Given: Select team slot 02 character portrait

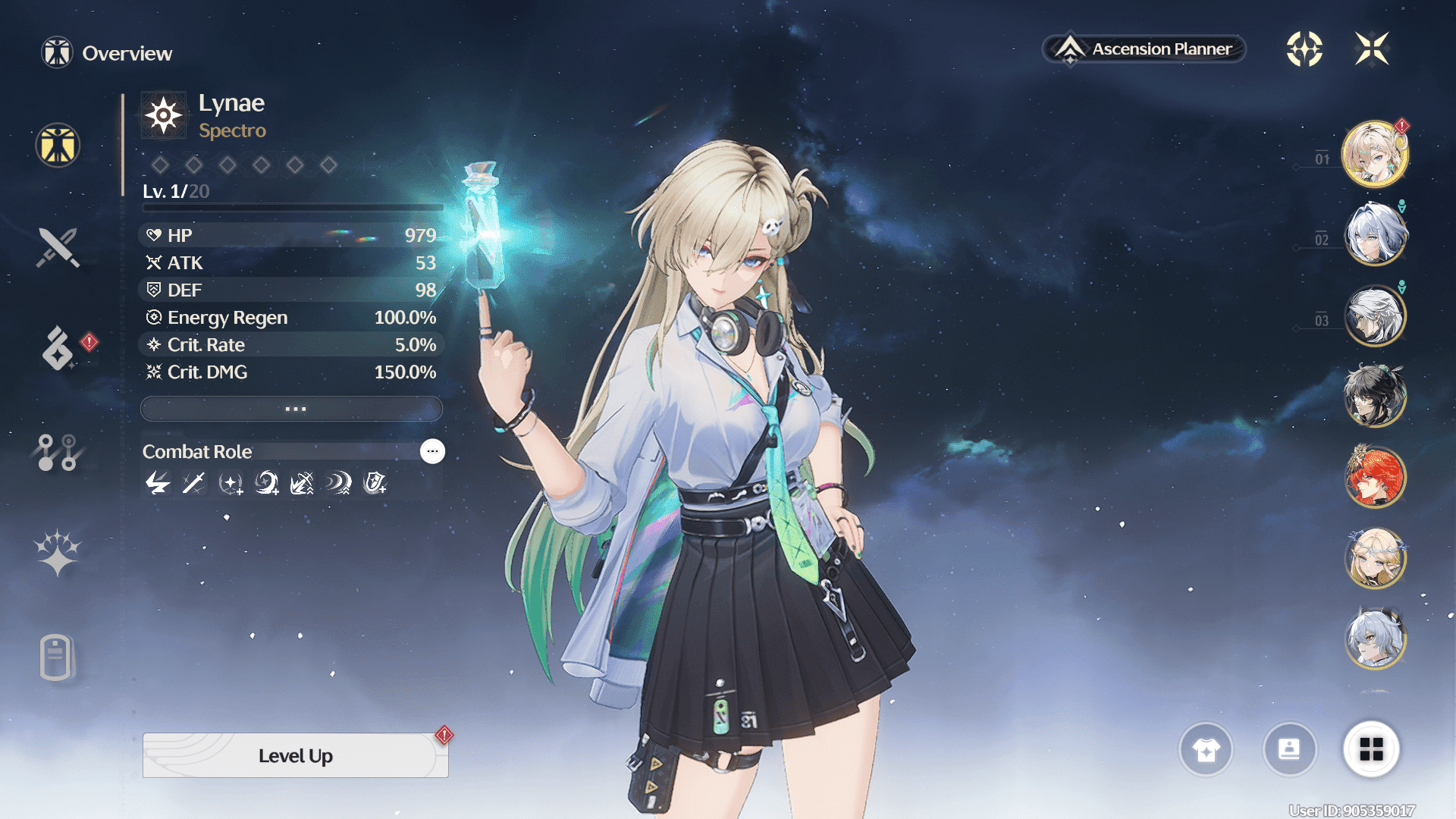Looking at the screenshot, I should click(x=1375, y=234).
